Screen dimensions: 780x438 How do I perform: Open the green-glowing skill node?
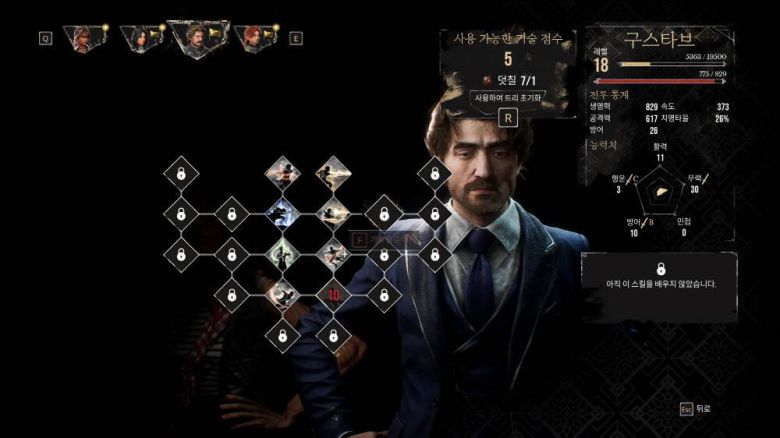pos(282,253)
